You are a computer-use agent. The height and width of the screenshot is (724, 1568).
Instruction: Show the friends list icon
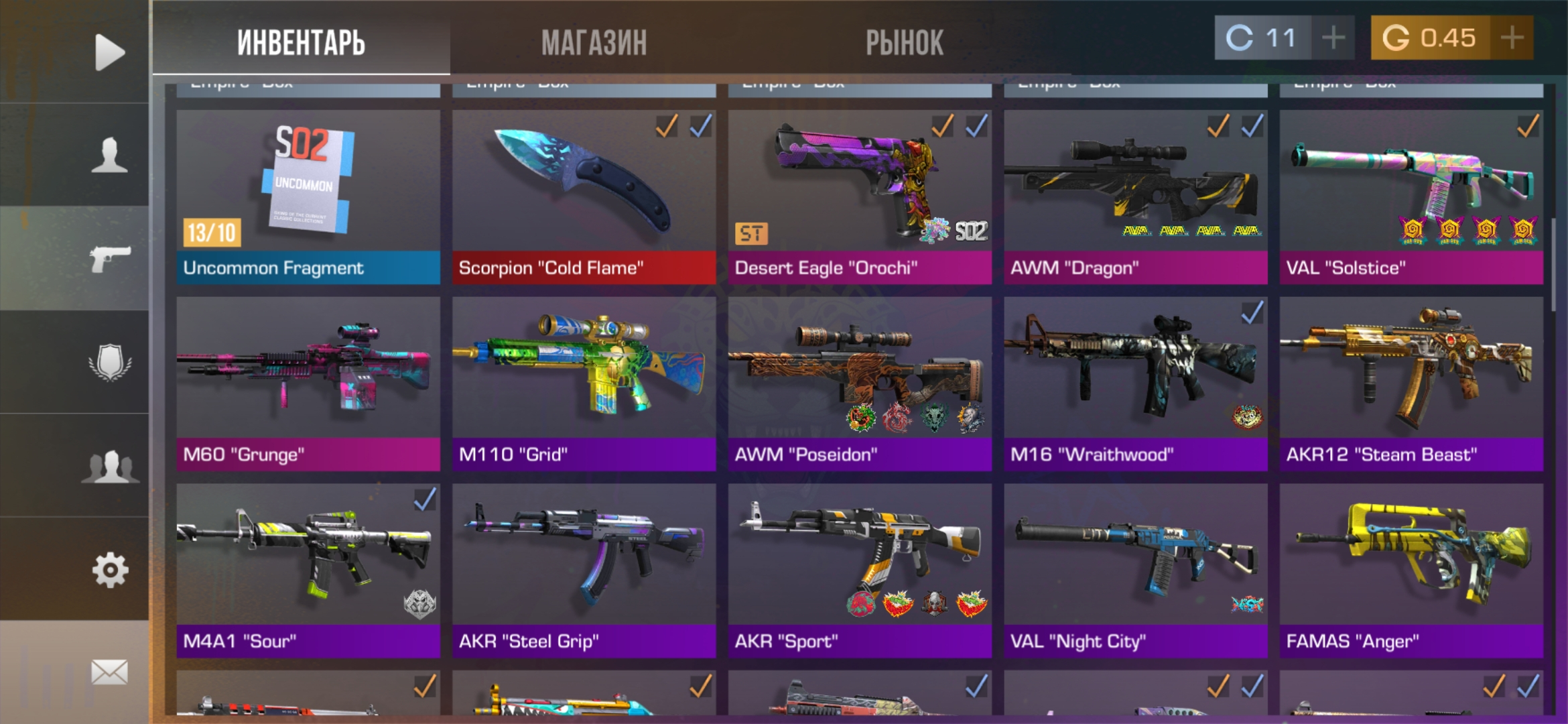(109, 466)
